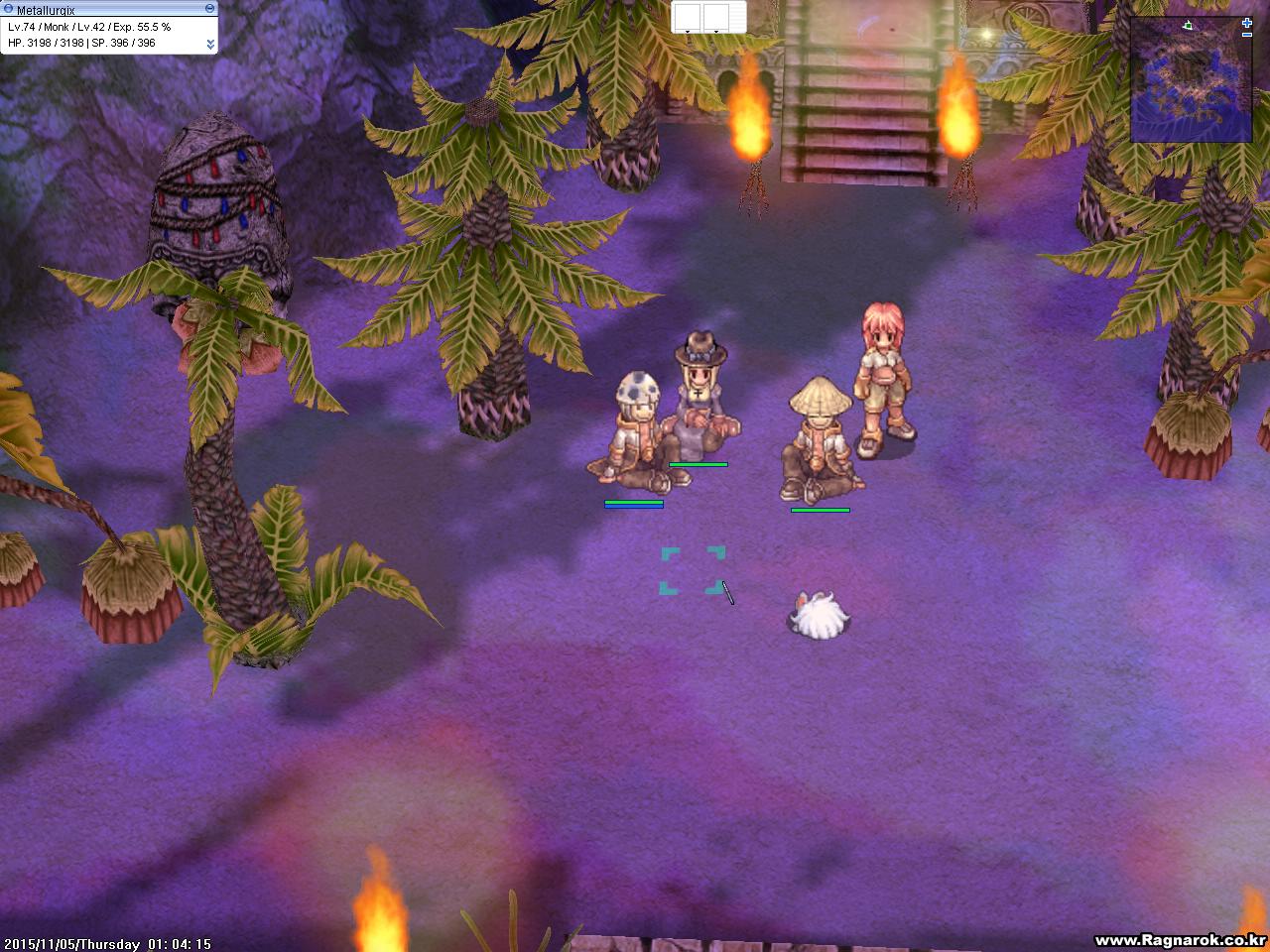The width and height of the screenshot is (1270, 952).
Task: Minimize the basic info window via its right button
Action: tap(210, 8)
